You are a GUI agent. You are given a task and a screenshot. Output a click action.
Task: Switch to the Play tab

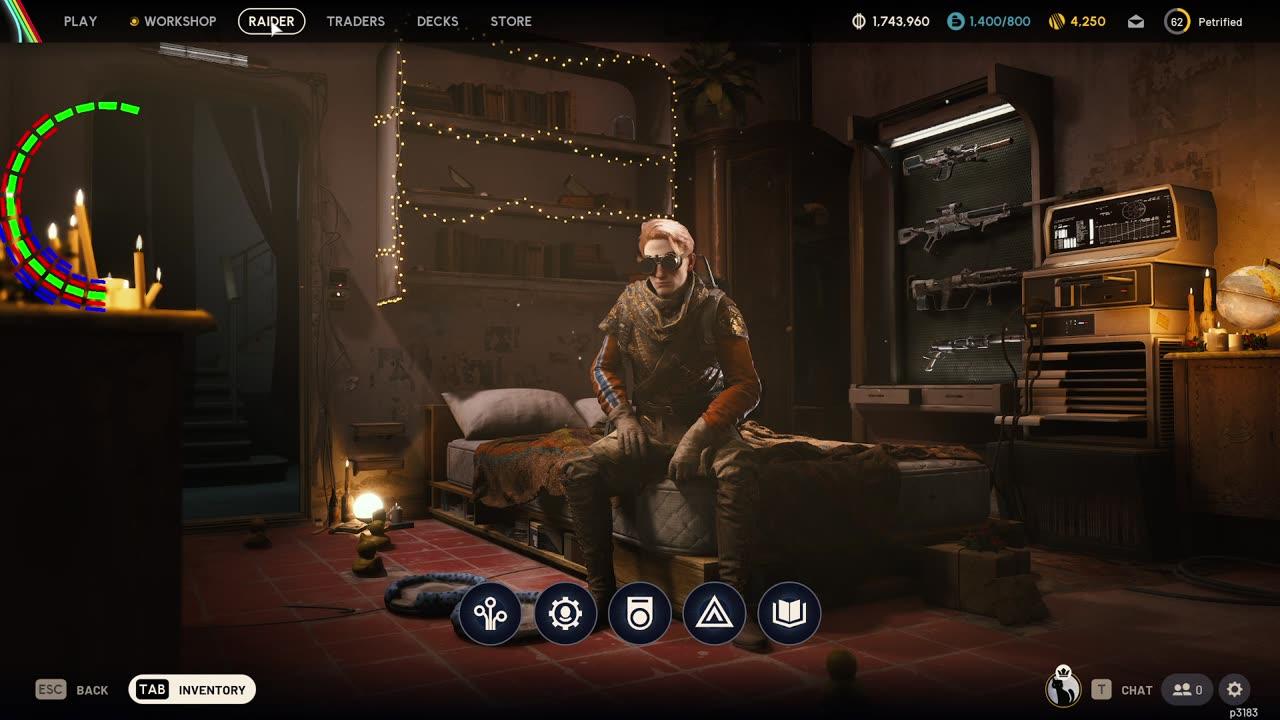click(x=80, y=21)
